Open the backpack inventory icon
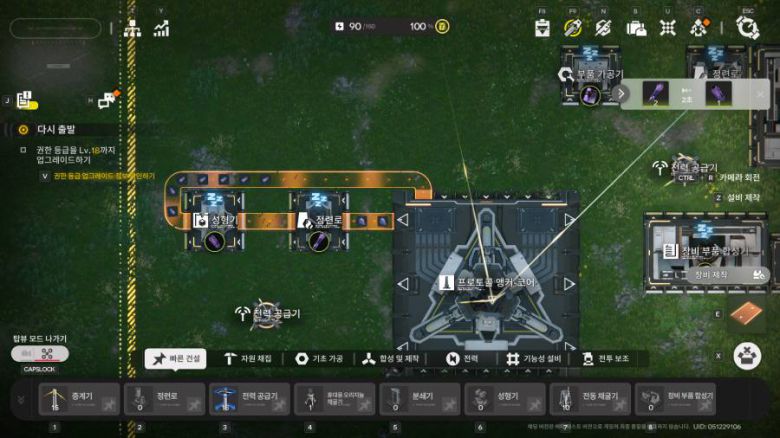The image size is (780, 438). (x=635, y=28)
